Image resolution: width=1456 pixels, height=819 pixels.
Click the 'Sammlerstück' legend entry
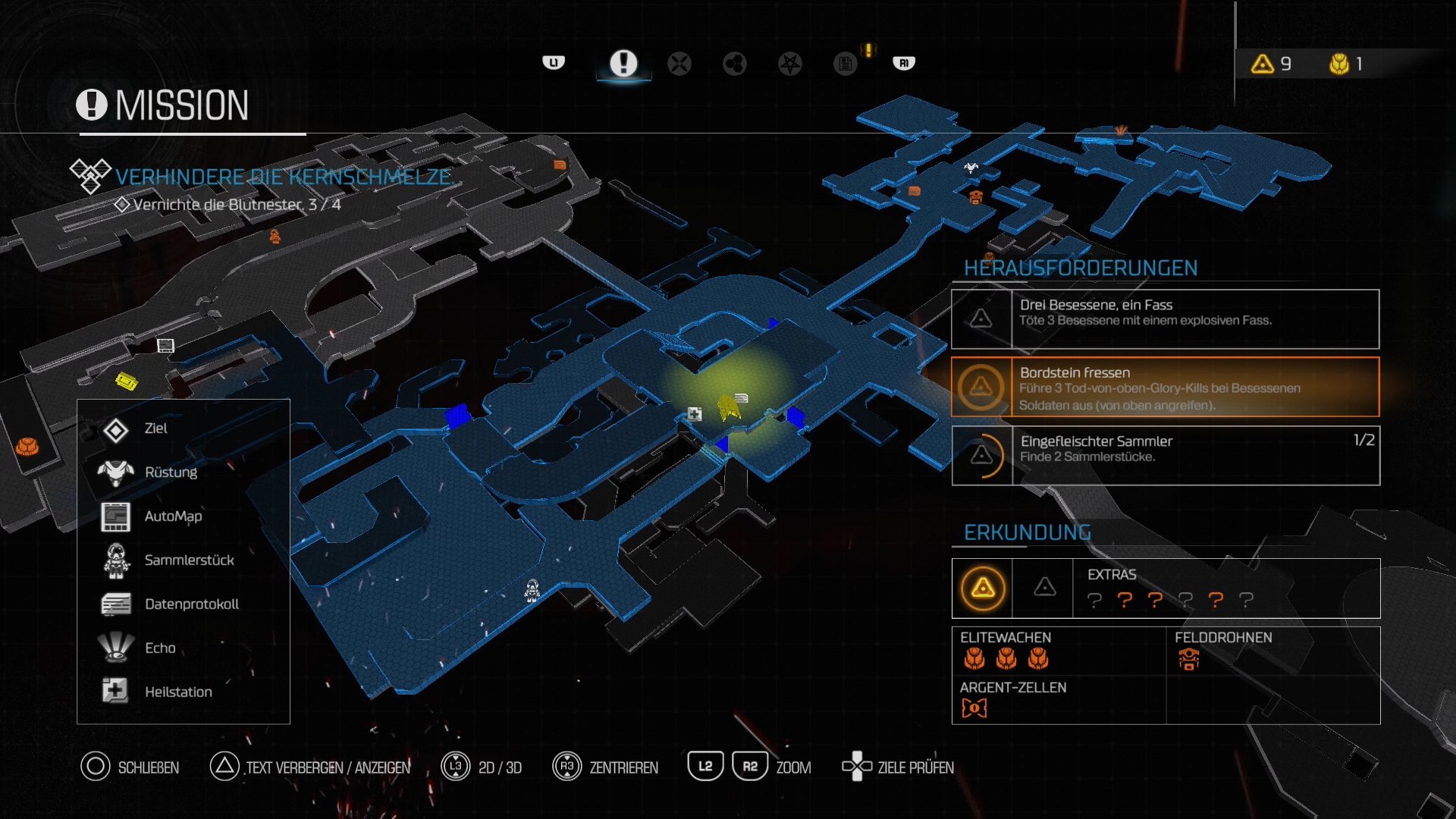pos(189,560)
